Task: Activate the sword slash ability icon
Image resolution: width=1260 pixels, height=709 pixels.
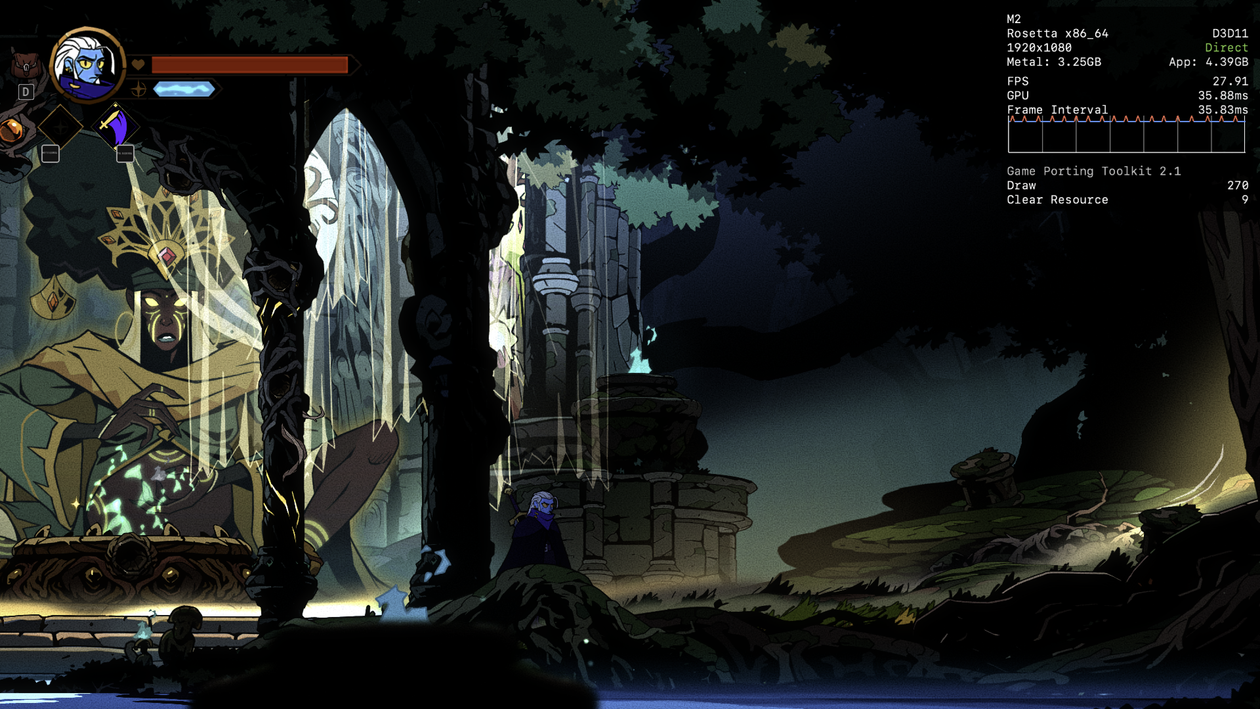Action: pyautogui.click(x=113, y=127)
